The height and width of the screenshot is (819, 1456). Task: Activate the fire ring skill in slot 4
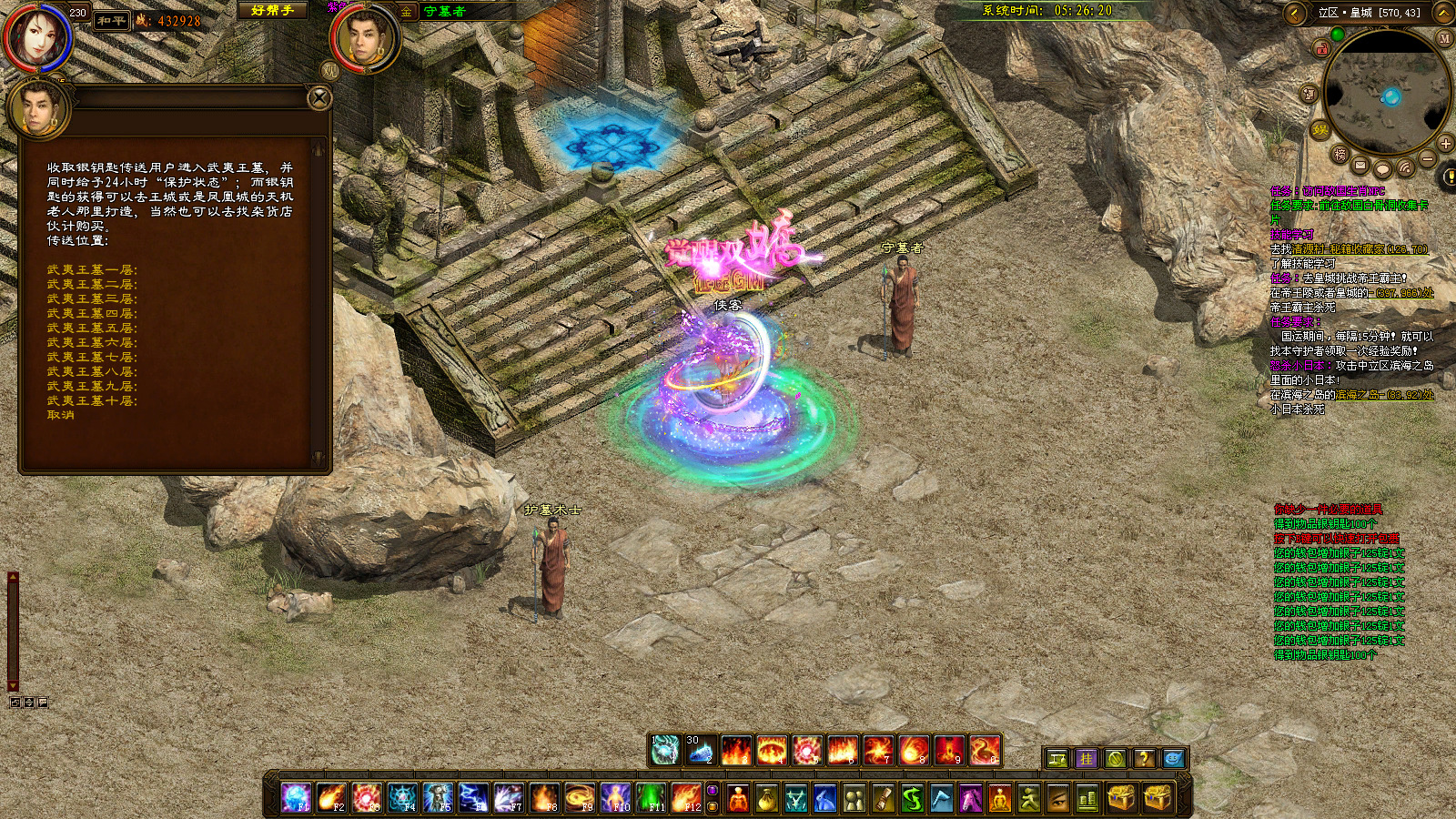[x=772, y=751]
